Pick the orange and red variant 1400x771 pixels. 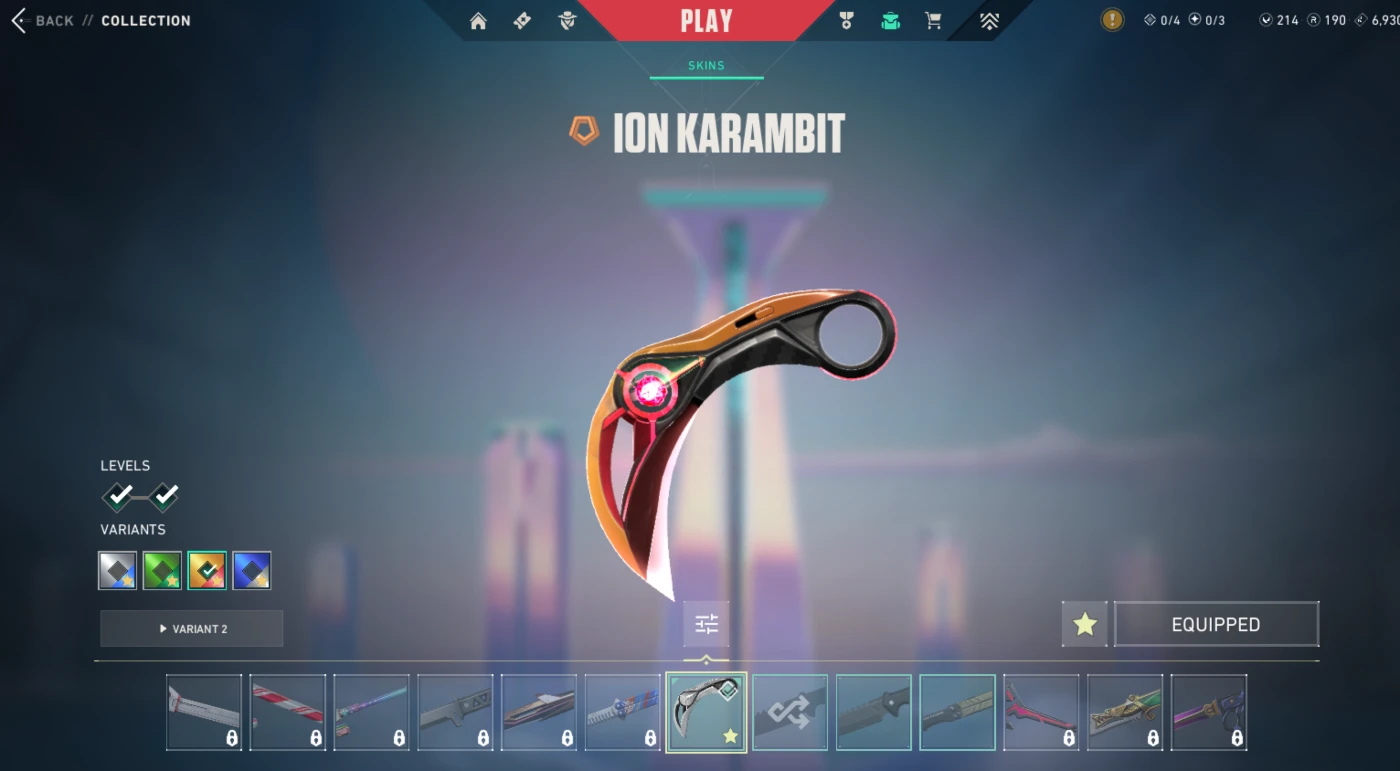pos(207,571)
